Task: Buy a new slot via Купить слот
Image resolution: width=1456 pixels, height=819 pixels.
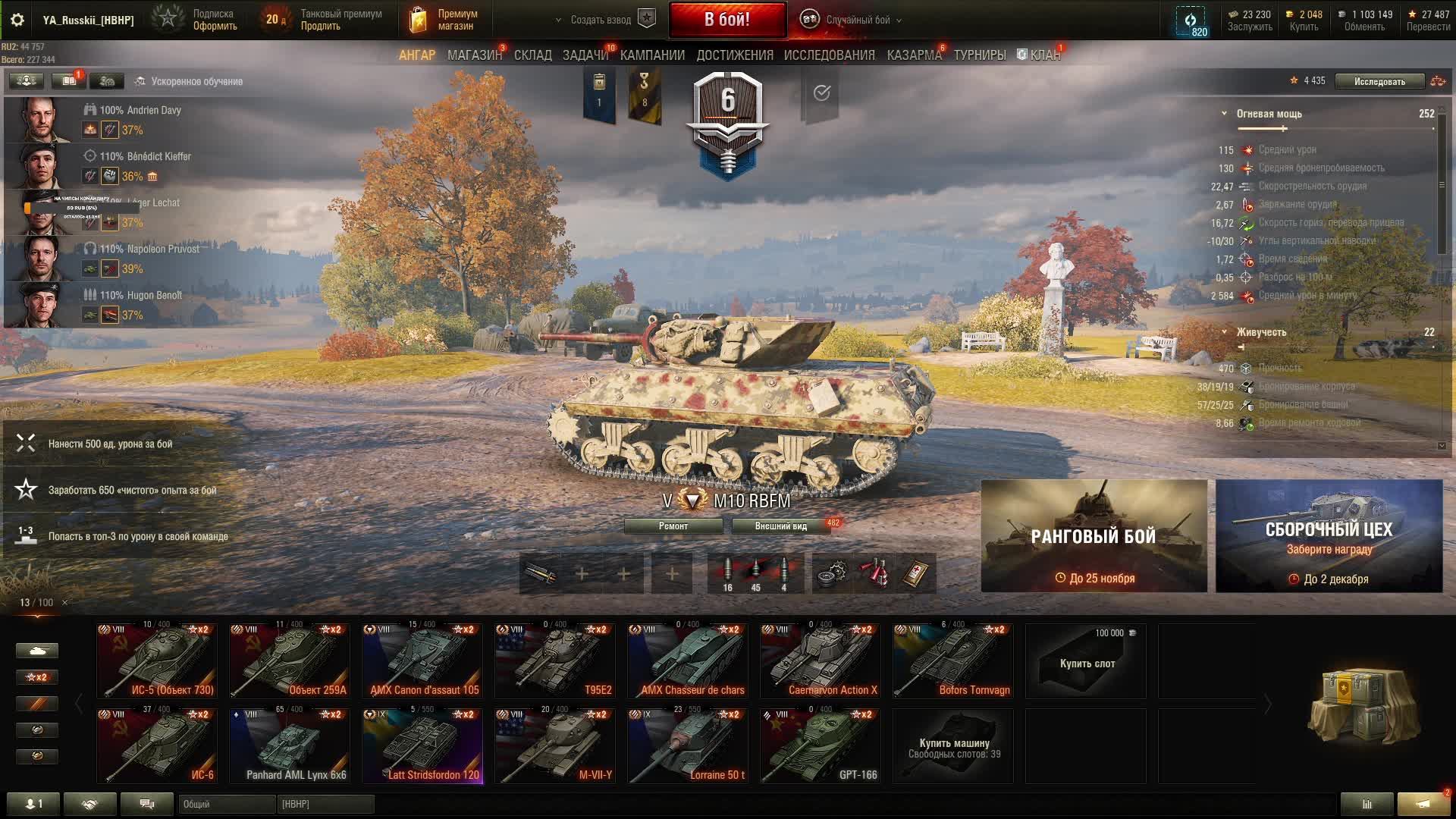Action: click(x=1086, y=661)
